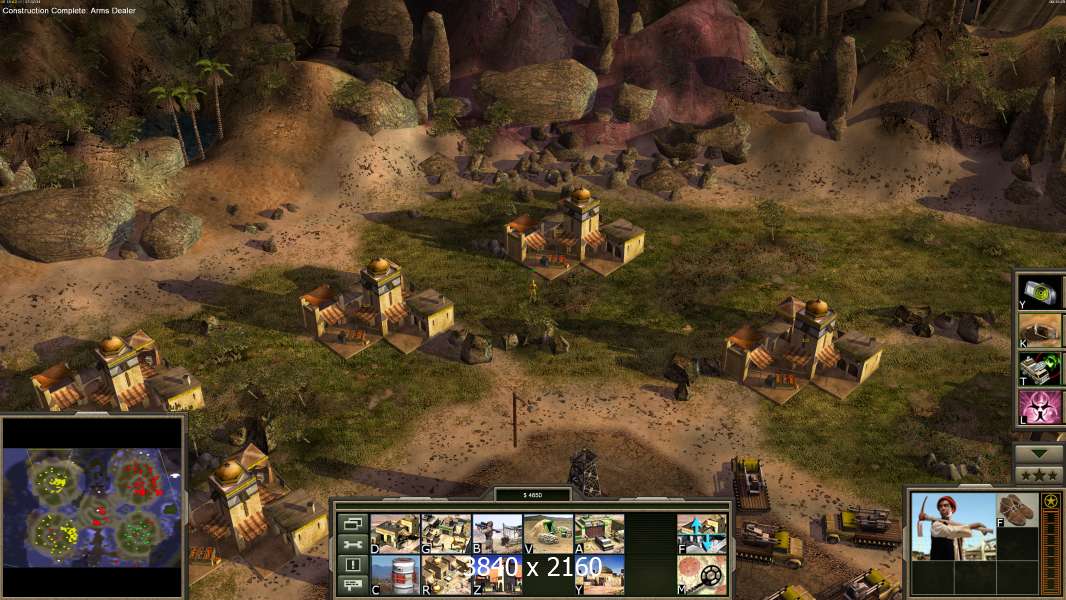1066x600 pixels.
Task: Activate the mine detector command labeled M
Action: point(702,575)
